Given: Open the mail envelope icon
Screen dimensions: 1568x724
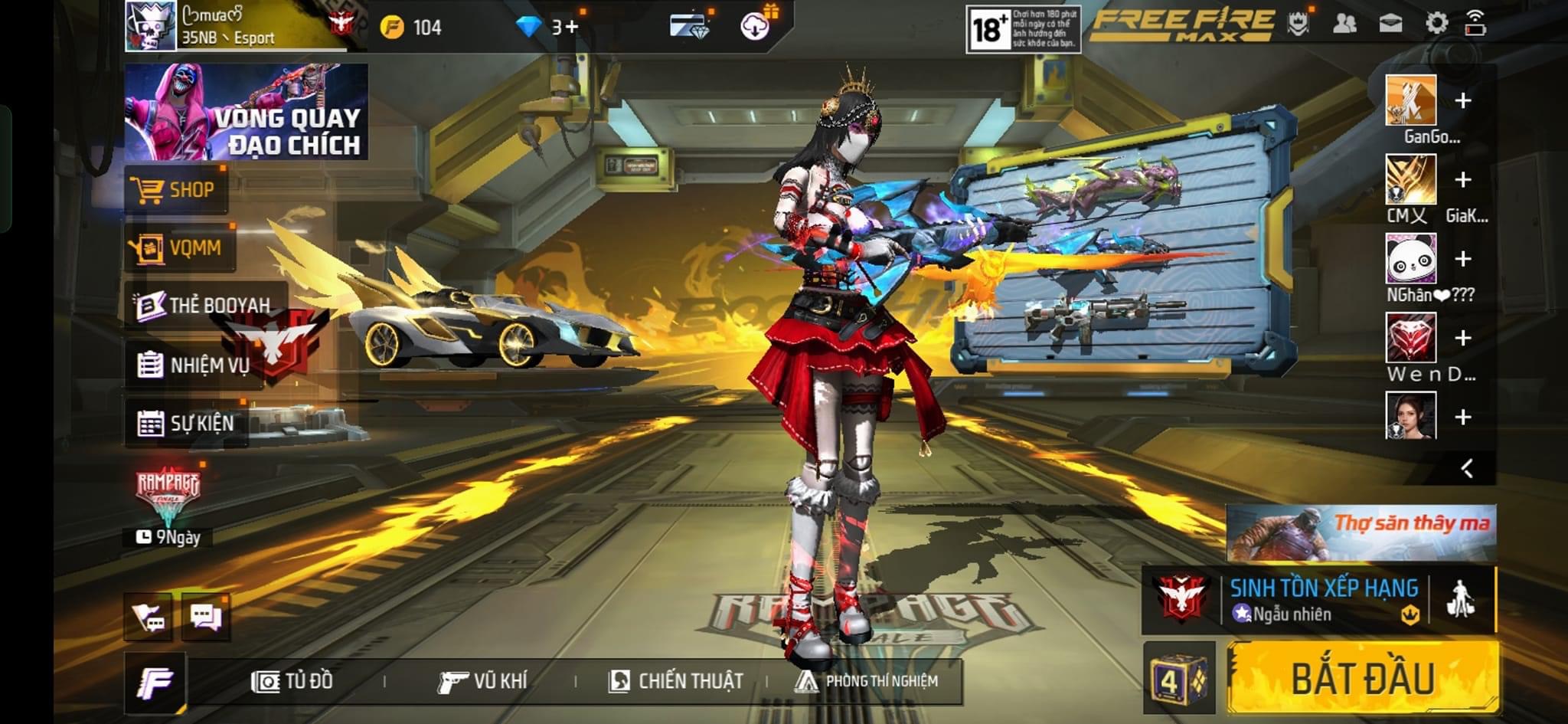Looking at the screenshot, I should pos(1390,24).
